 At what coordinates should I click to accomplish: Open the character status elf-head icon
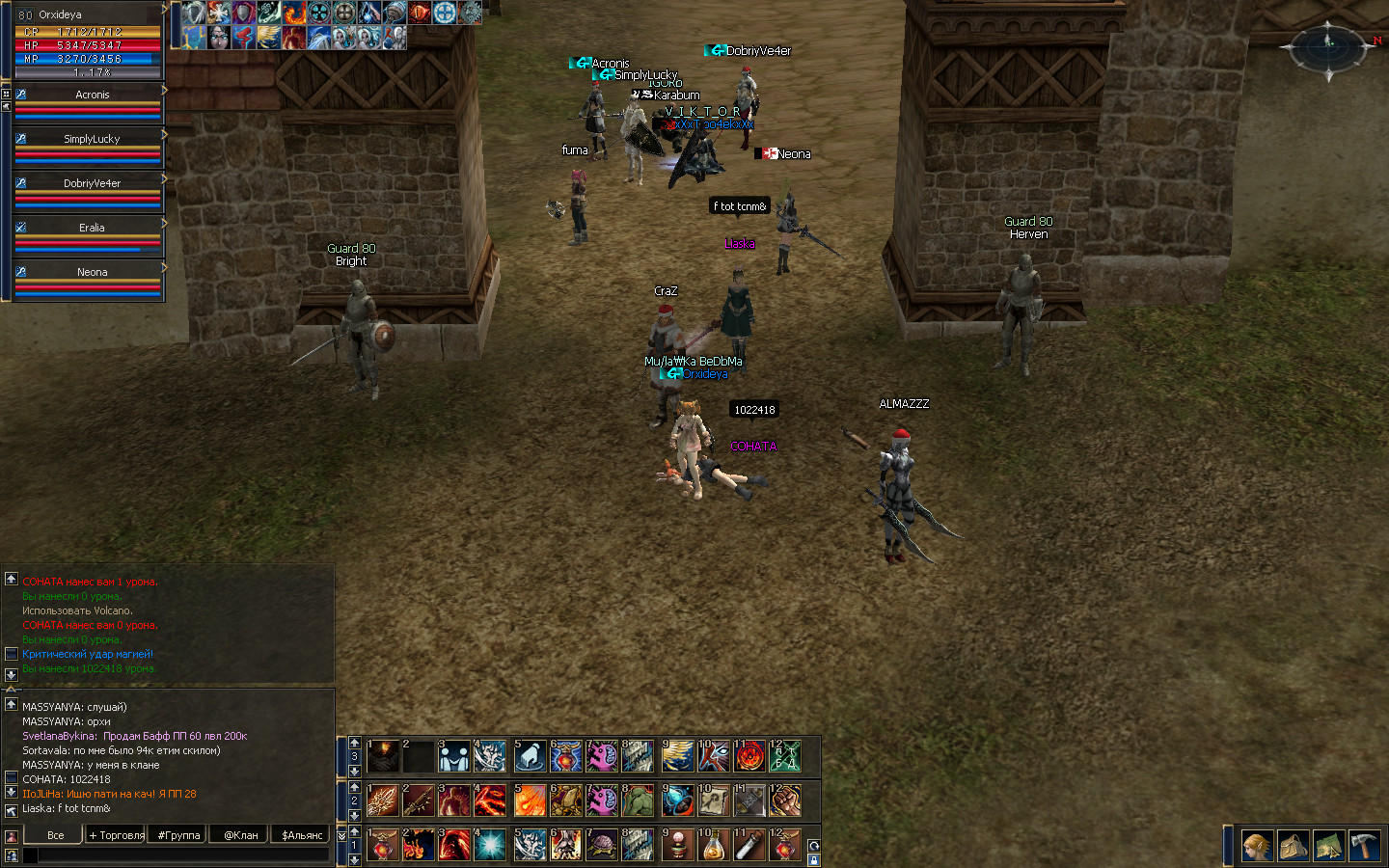click(1257, 846)
